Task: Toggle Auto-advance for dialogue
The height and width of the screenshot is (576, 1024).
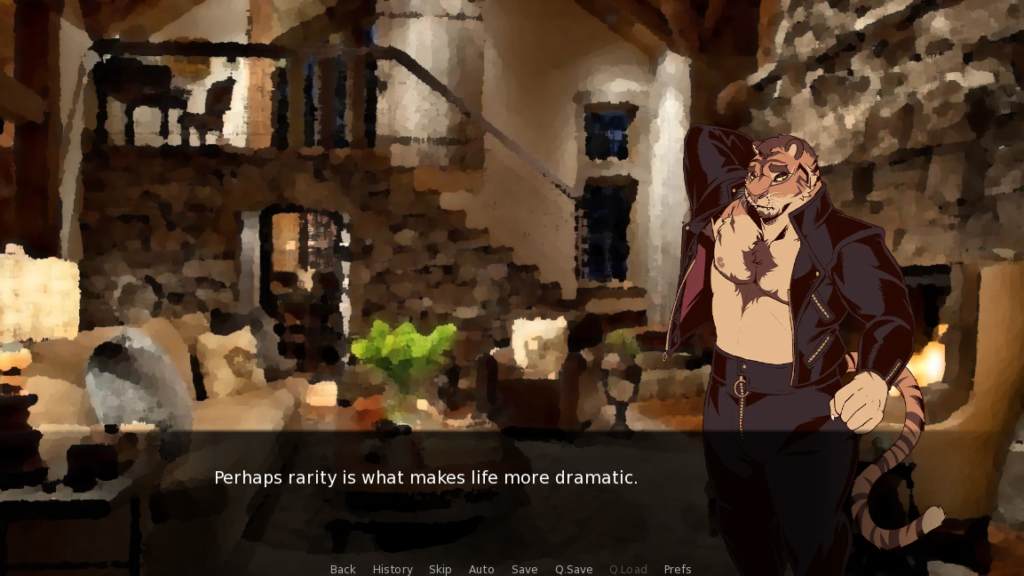Action: tap(481, 569)
